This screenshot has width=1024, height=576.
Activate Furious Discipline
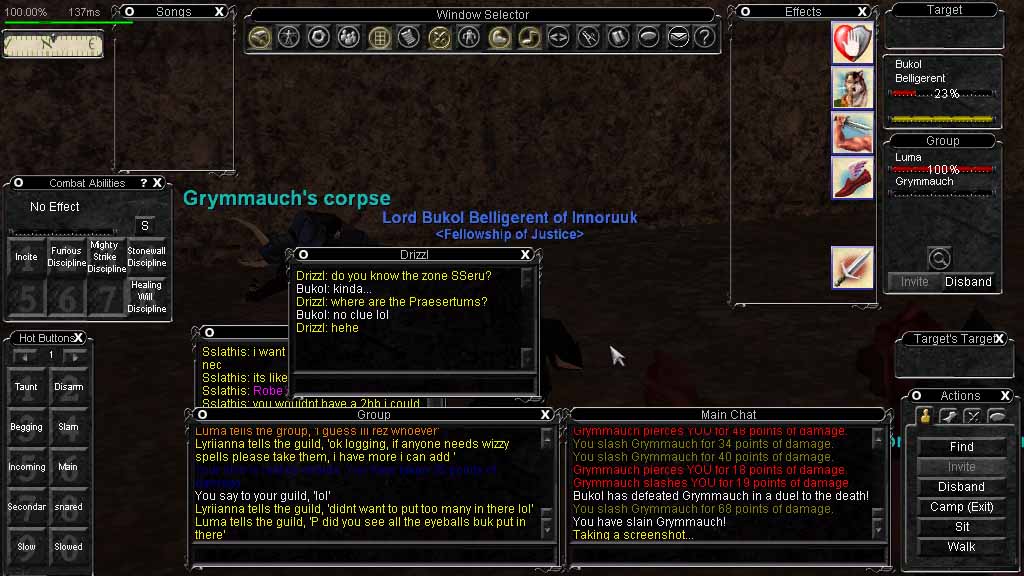(67, 257)
